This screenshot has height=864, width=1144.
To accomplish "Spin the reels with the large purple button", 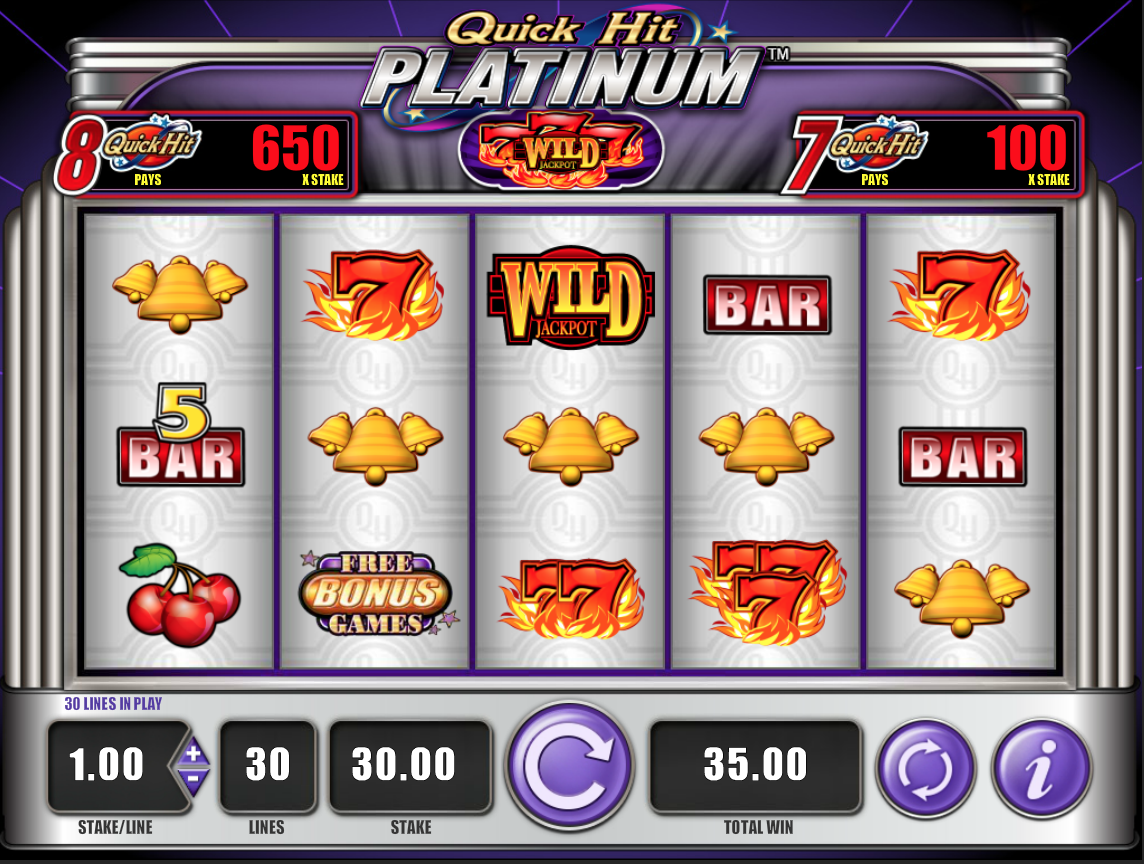I will pyautogui.click(x=570, y=766).
